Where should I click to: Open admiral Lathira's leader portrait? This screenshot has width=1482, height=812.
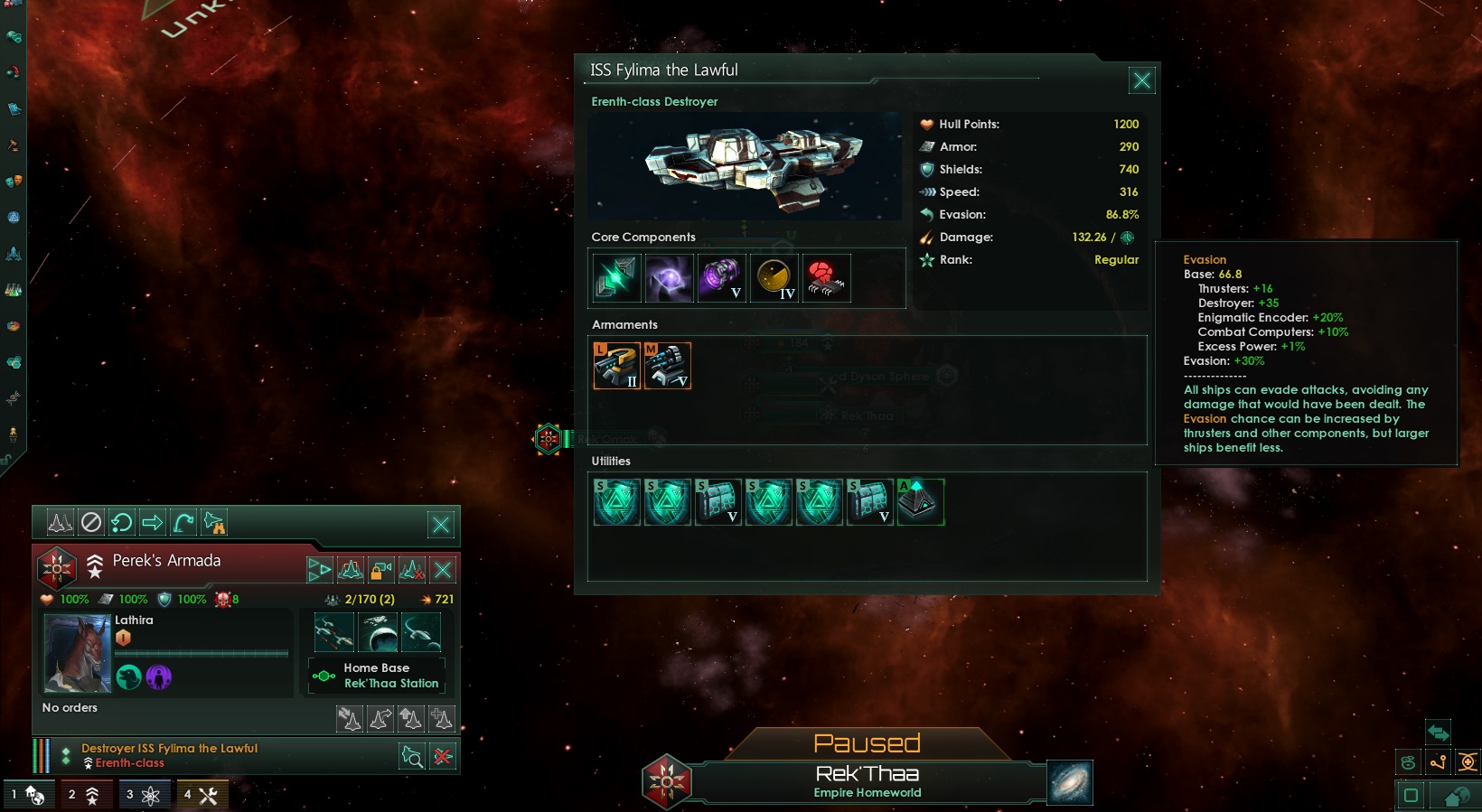pos(78,653)
